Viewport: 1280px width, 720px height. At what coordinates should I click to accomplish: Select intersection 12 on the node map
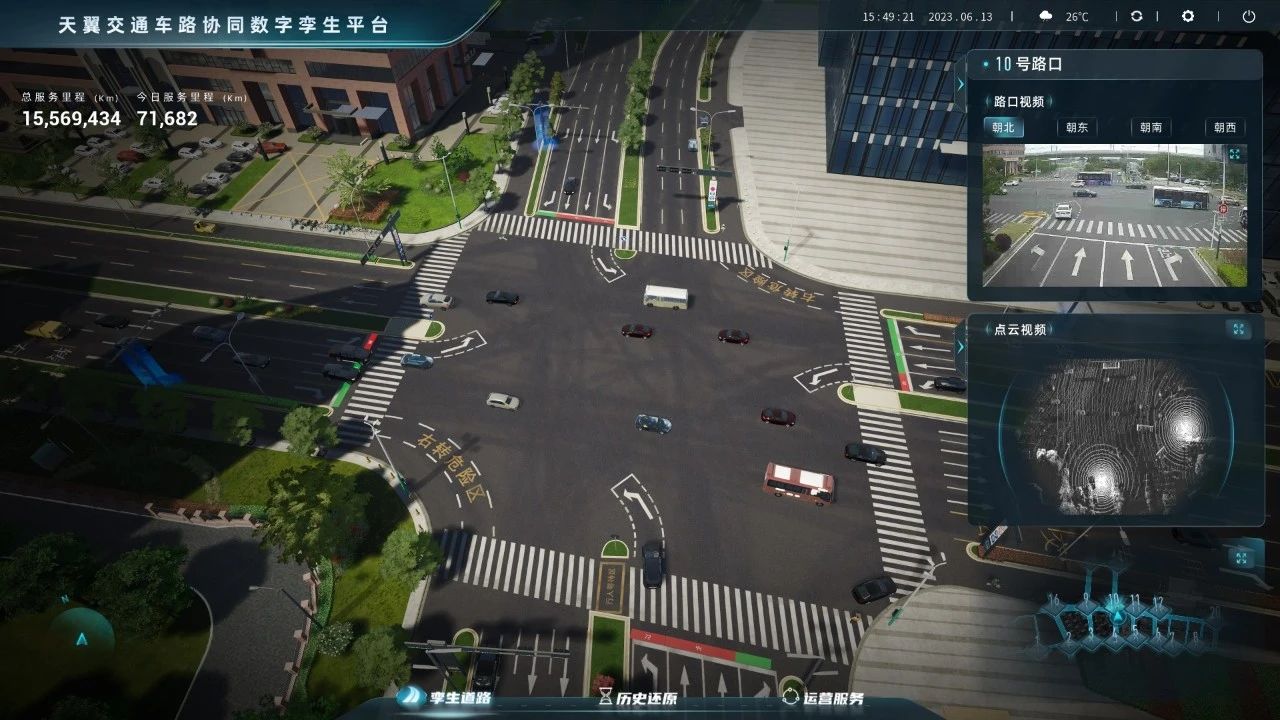[x=1157, y=602]
